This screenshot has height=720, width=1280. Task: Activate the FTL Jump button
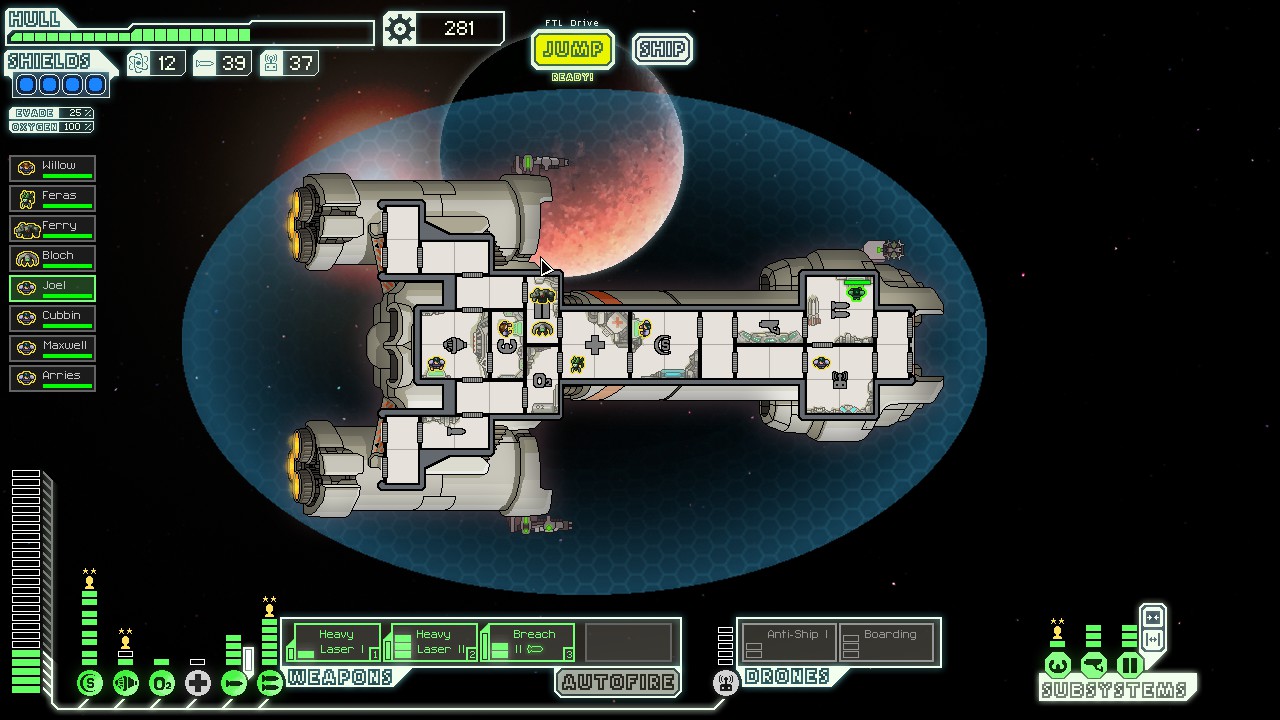(x=572, y=49)
